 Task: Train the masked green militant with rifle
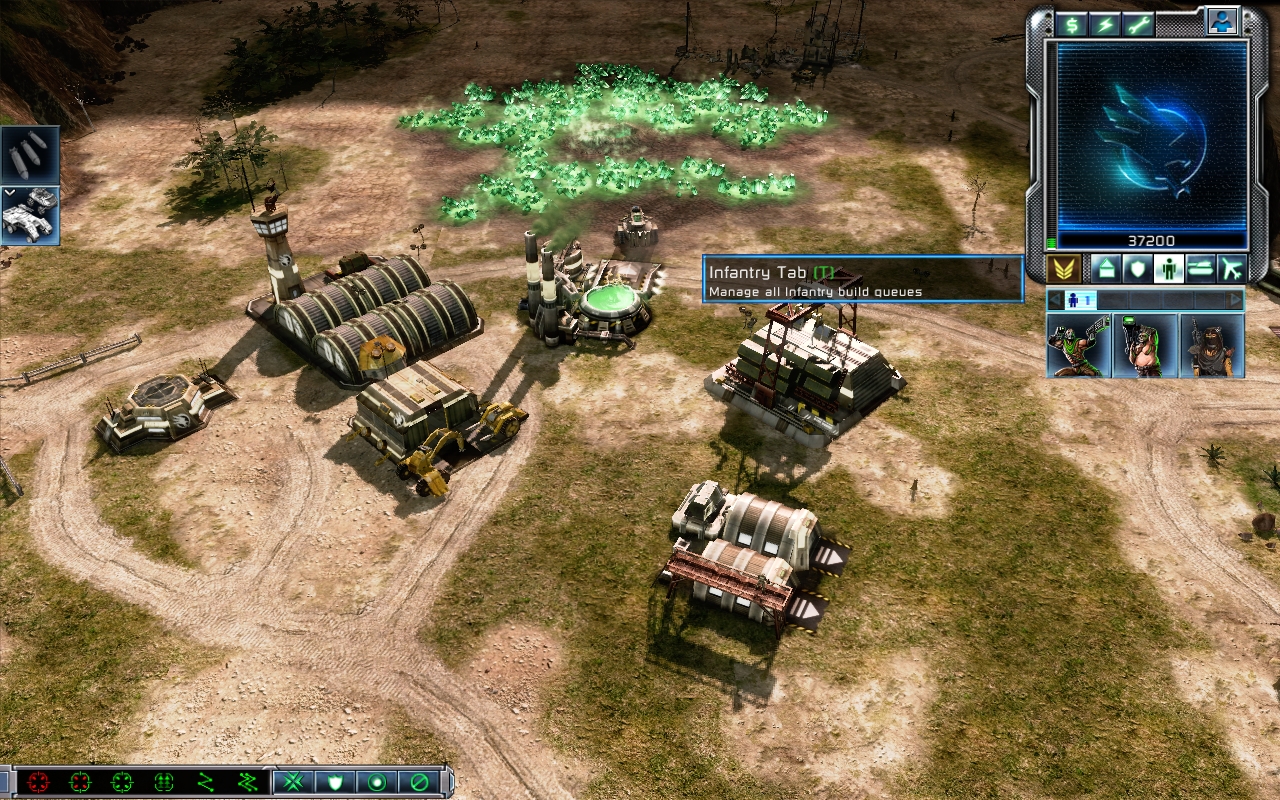(1079, 345)
